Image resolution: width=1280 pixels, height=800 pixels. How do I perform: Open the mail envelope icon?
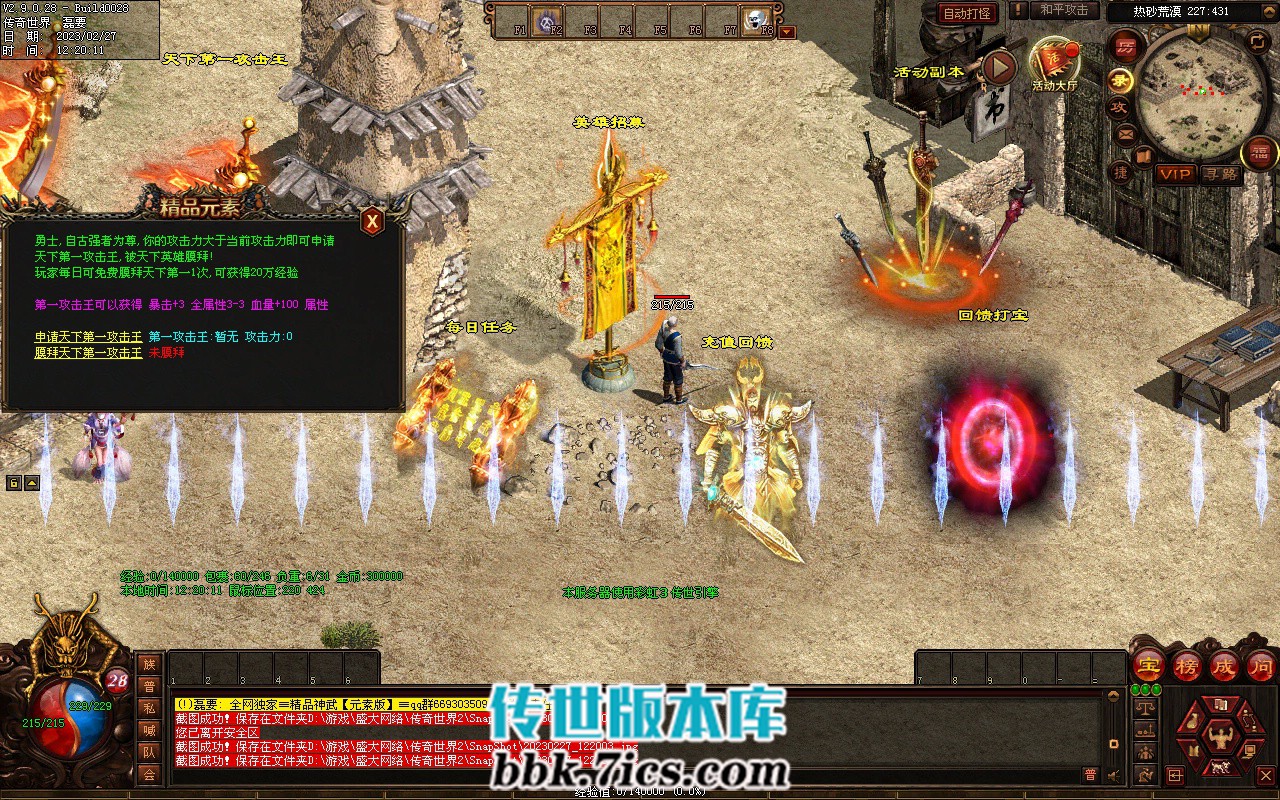click(x=1126, y=133)
